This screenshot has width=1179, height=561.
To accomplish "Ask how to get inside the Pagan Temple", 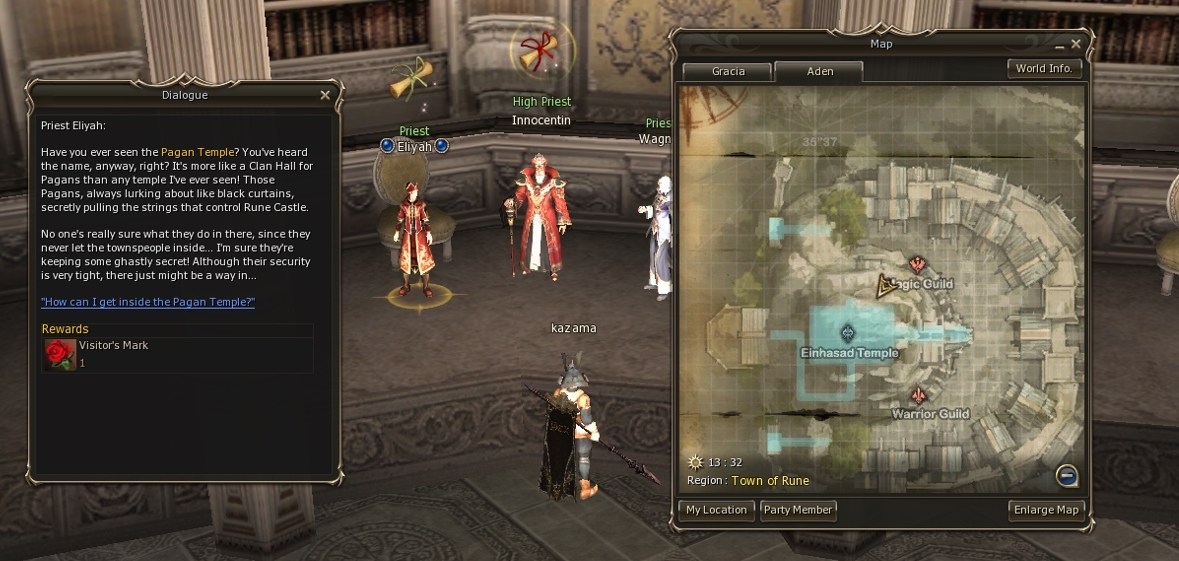I will pyautogui.click(x=148, y=302).
